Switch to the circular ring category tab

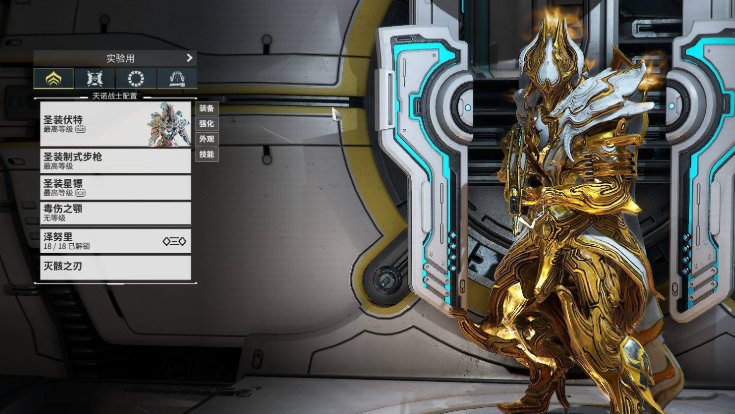[136, 78]
